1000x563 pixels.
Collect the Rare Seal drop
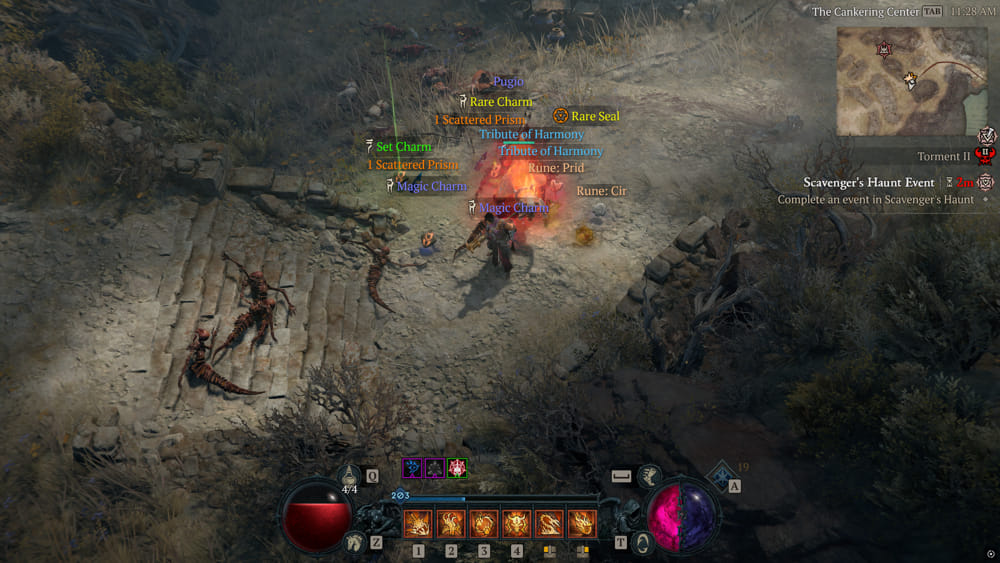tap(595, 117)
